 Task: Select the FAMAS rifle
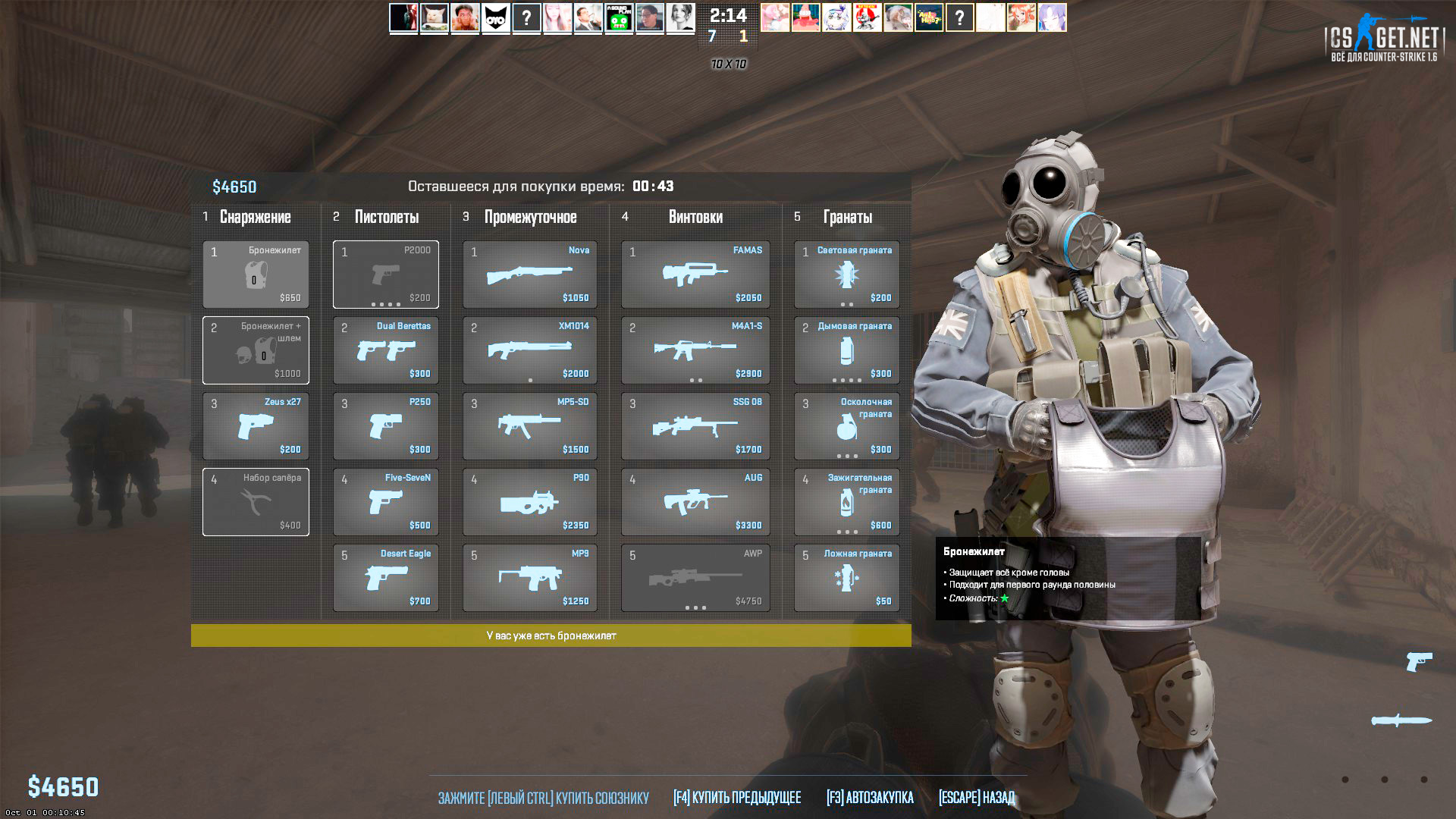point(695,275)
